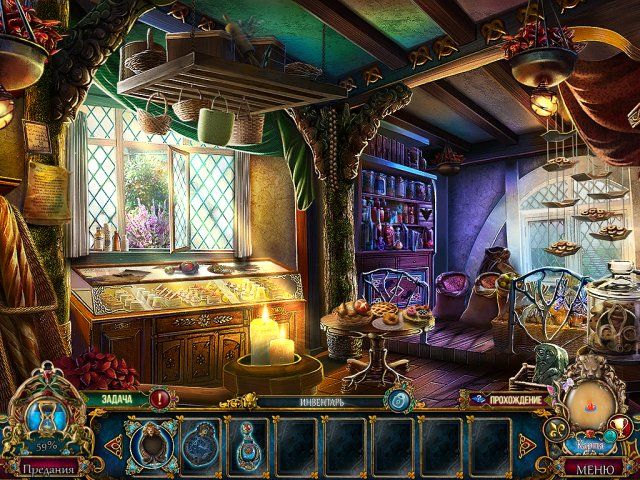Image resolution: width=640 pixels, height=480 pixels.
Task: Toggle the inventory lock icon
Action: (397, 399)
